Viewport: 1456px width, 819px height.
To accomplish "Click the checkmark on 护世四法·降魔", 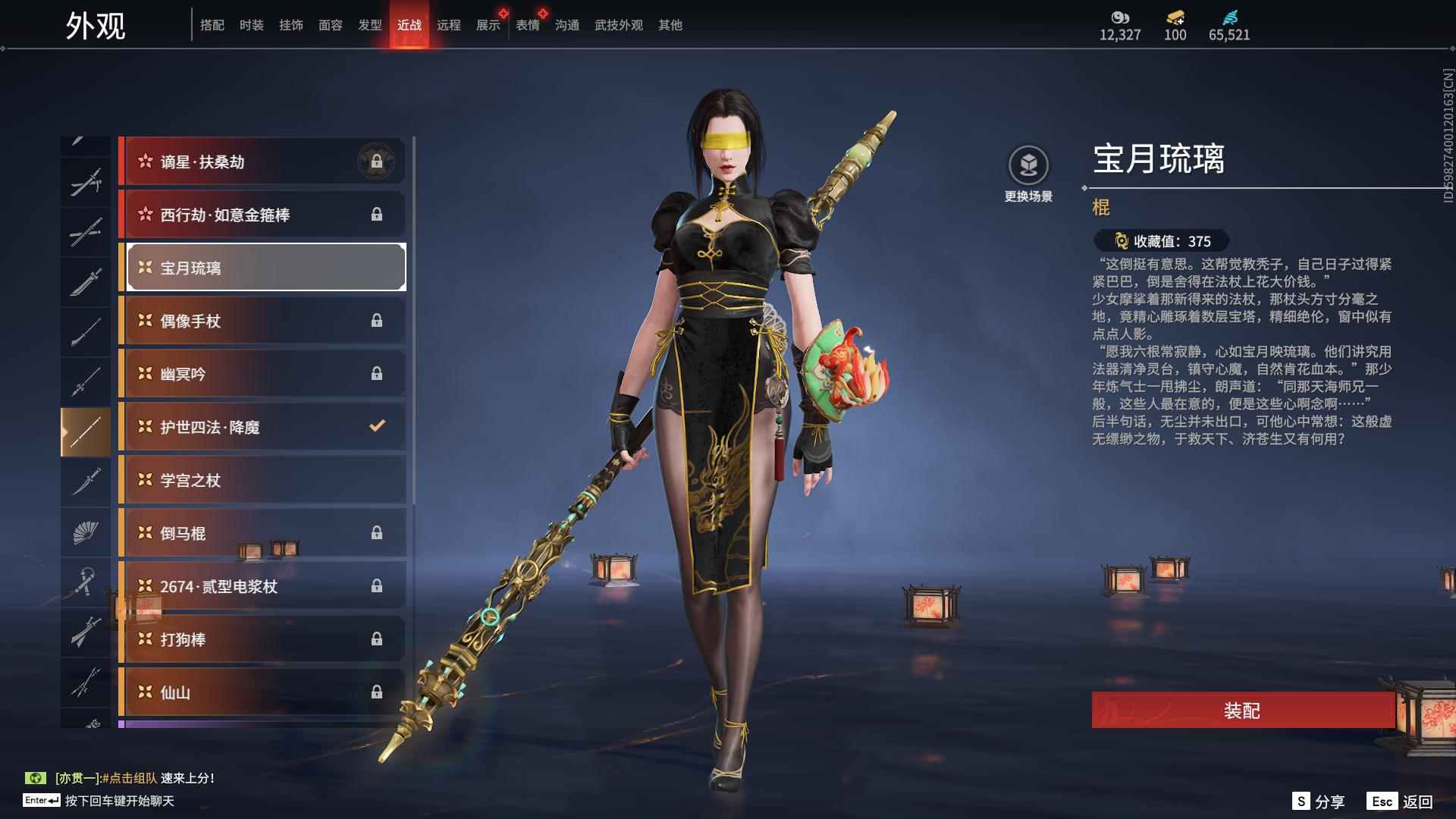I will [377, 426].
